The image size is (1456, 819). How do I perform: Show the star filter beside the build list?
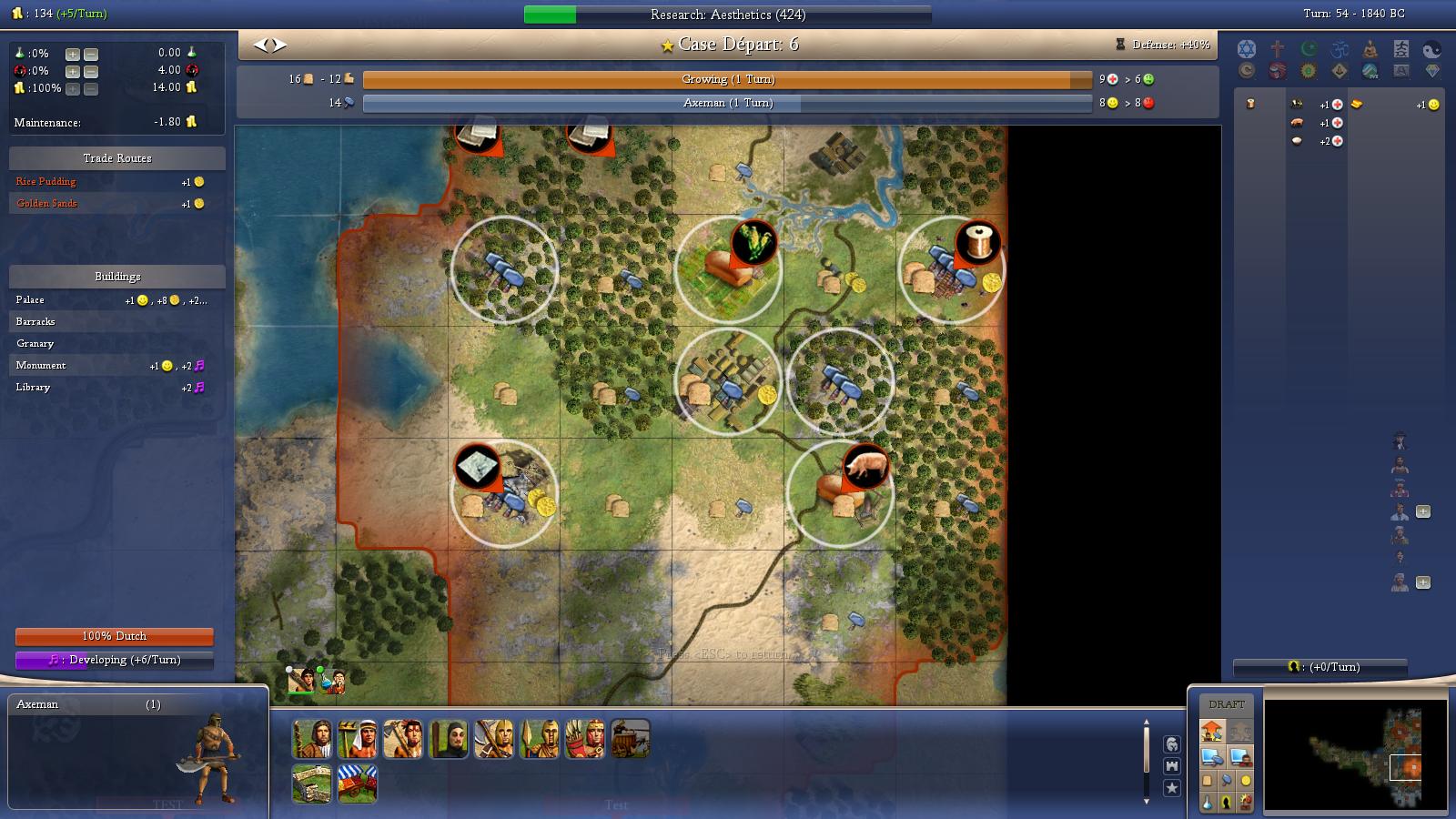click(x=1172, y=787)
